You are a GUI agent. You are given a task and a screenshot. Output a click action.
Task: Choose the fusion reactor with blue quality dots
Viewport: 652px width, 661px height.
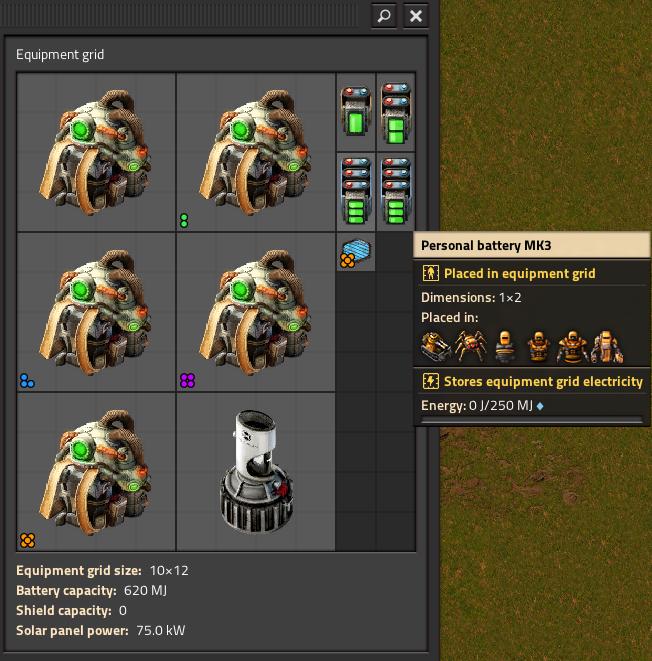pyautogui.click(x=97, y=312)
